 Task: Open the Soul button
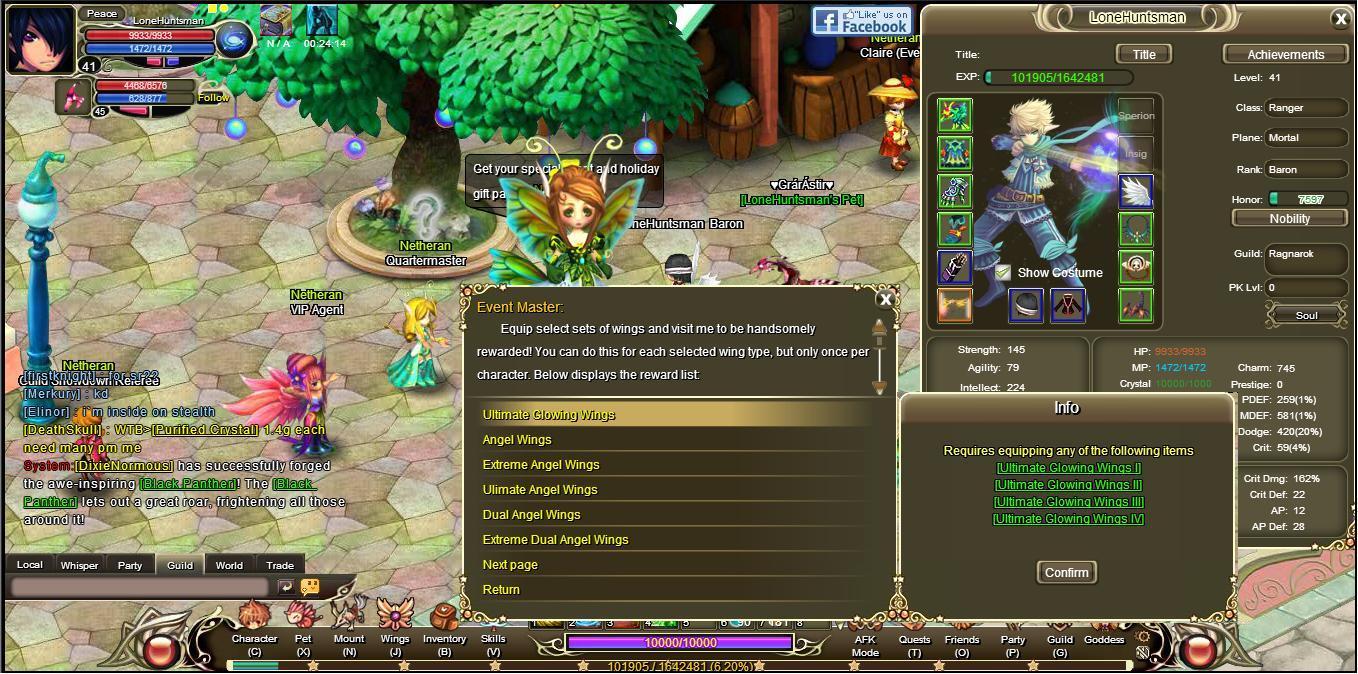pyautogui.click(x=1306, y=315)
